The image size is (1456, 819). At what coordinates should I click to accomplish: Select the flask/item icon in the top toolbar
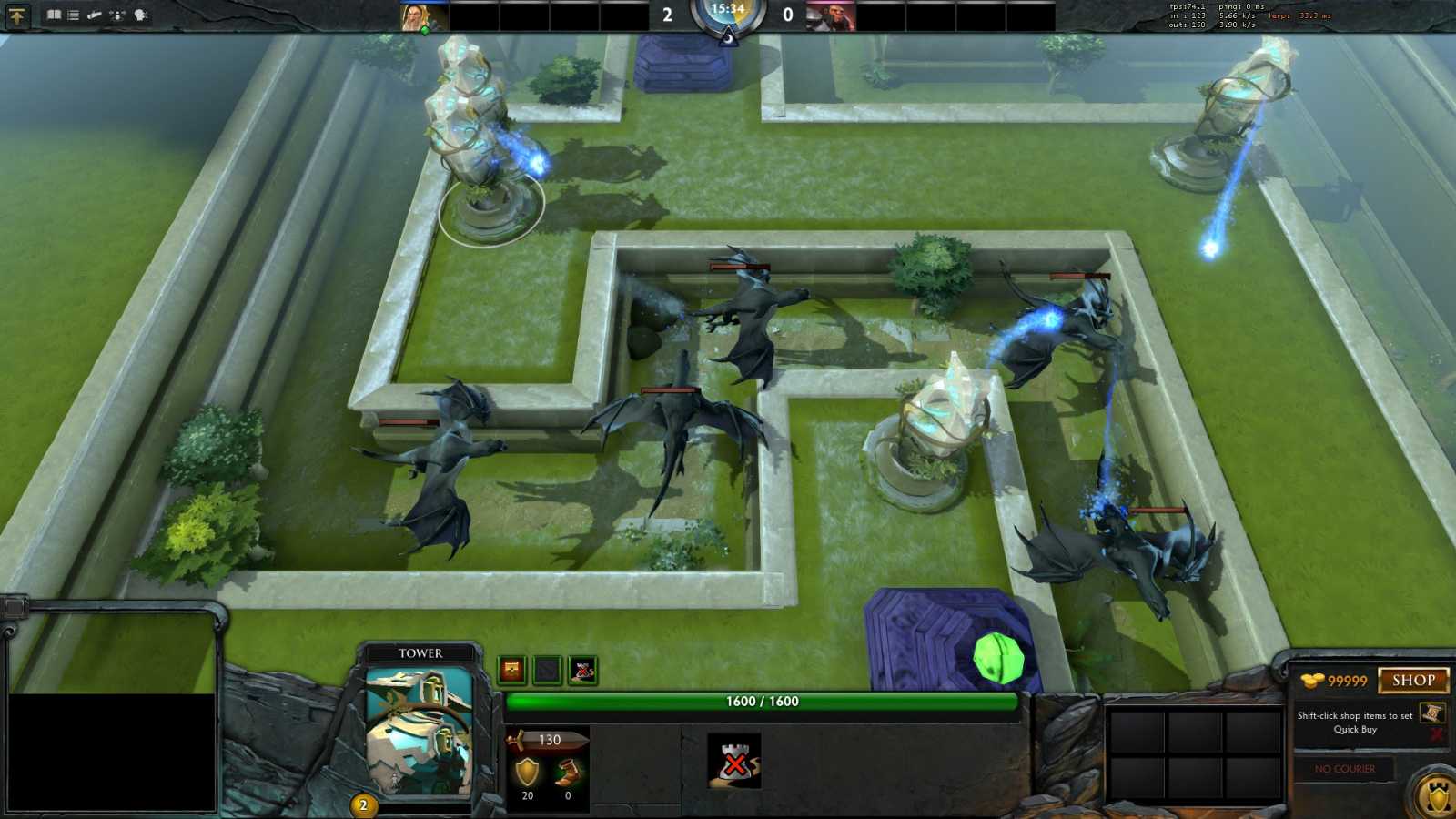[x=95, y=15]
